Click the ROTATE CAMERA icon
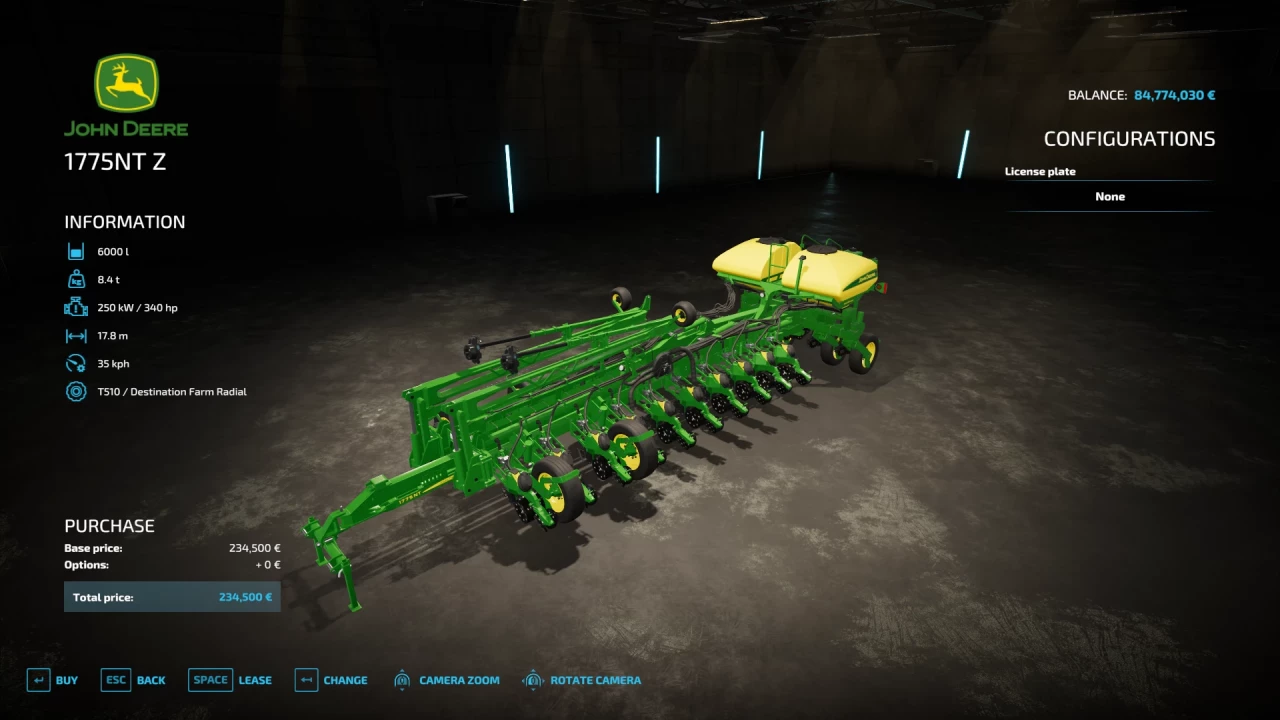The height and width of the screenshot is (720, 1280). pos(535,679)
